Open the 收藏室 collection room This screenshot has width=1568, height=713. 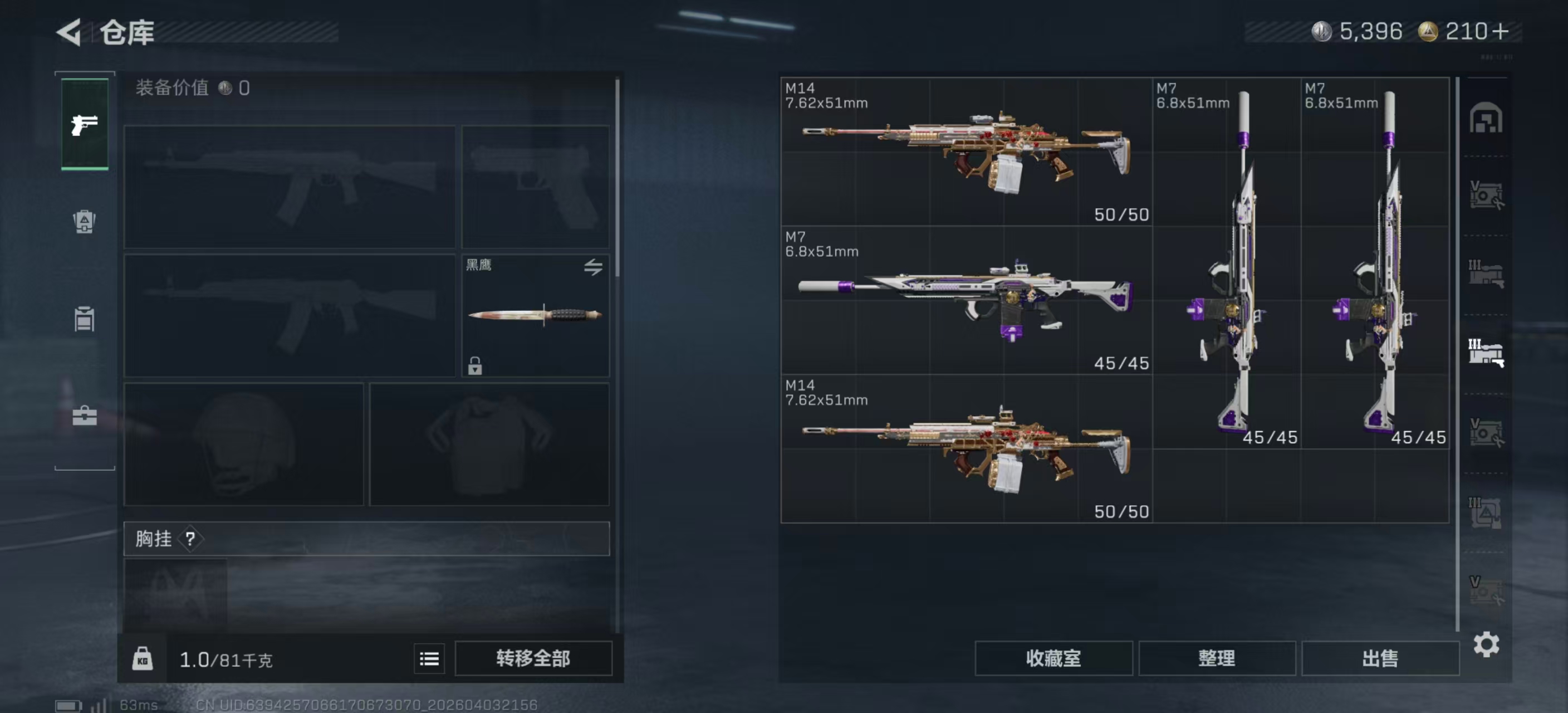pos(1053,658)
